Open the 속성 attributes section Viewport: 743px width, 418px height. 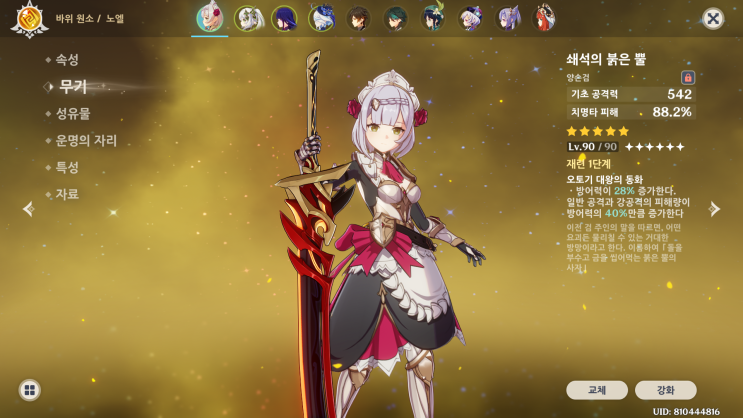tap(68, 60)
